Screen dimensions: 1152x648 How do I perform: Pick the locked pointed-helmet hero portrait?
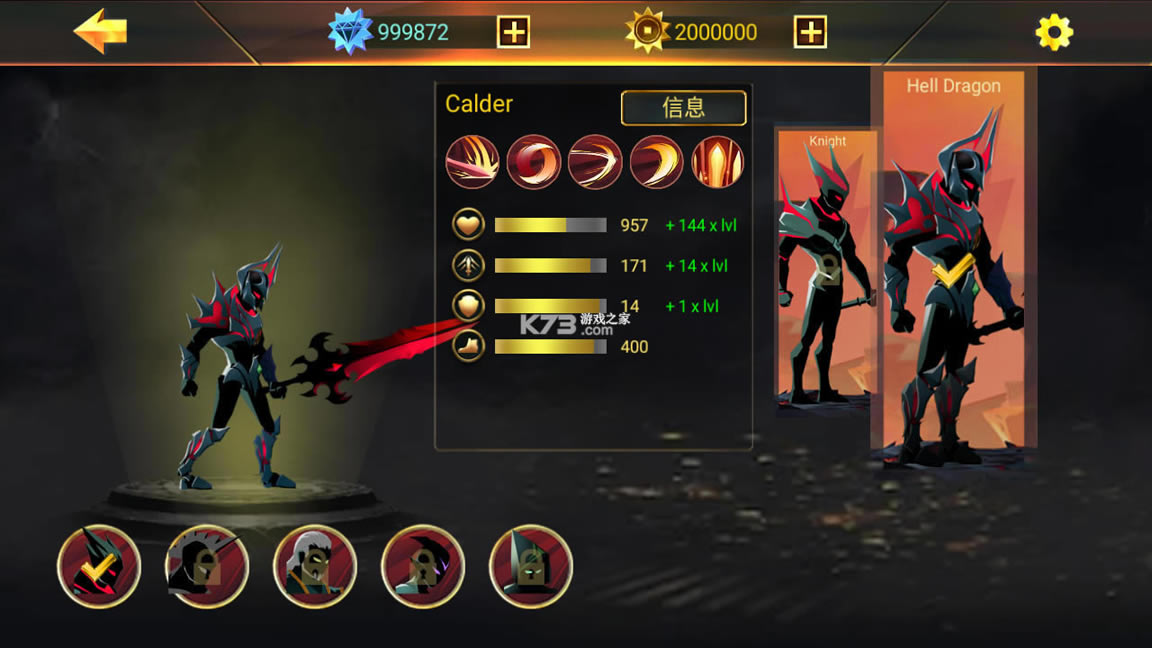(531, 566)
